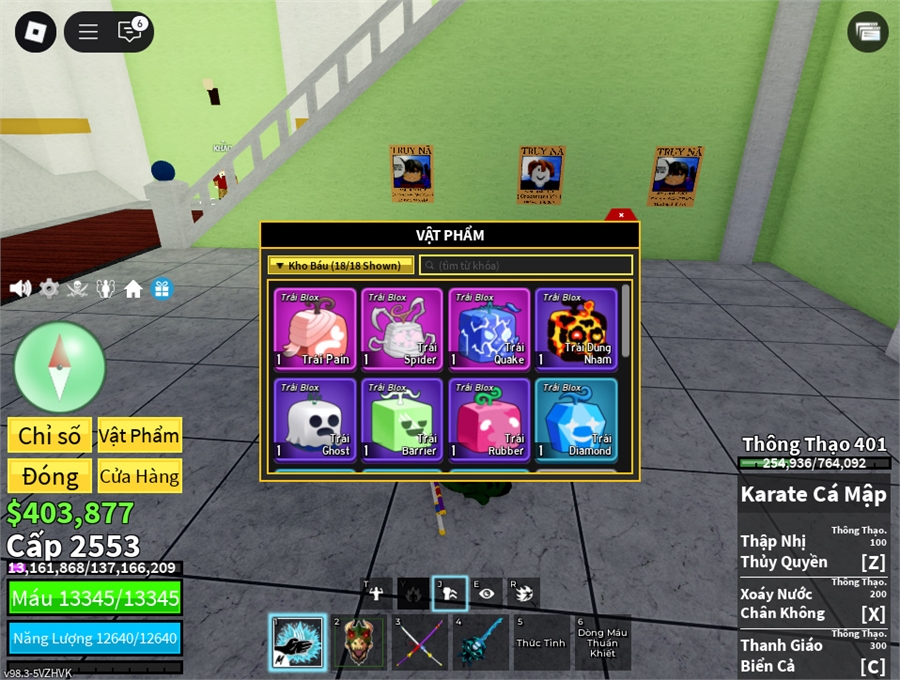900x680 pixels.
Task: Select the Trái Rubber fruit
Action: coord(489,419)
